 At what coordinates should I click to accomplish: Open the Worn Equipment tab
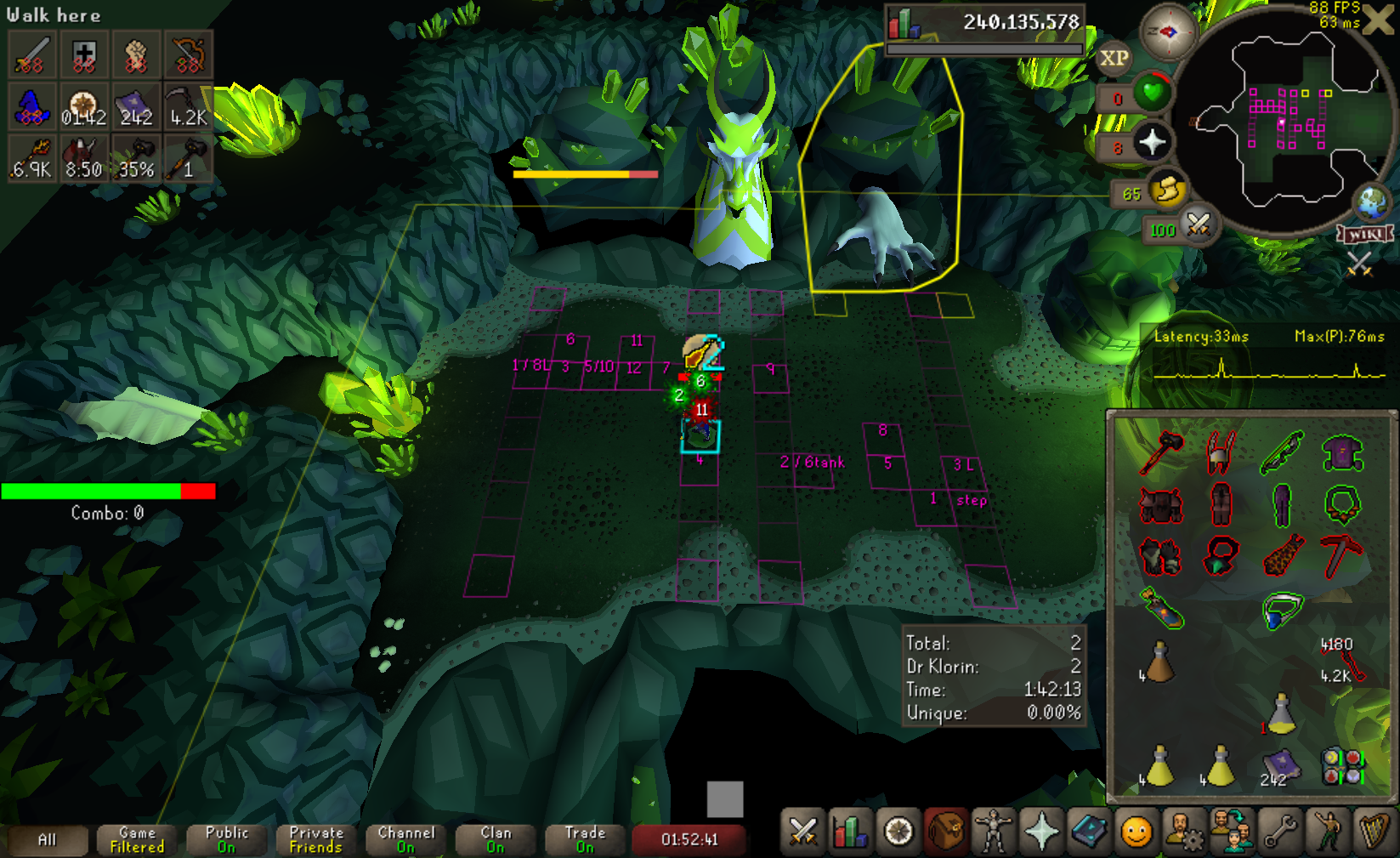tap(993, 832)
